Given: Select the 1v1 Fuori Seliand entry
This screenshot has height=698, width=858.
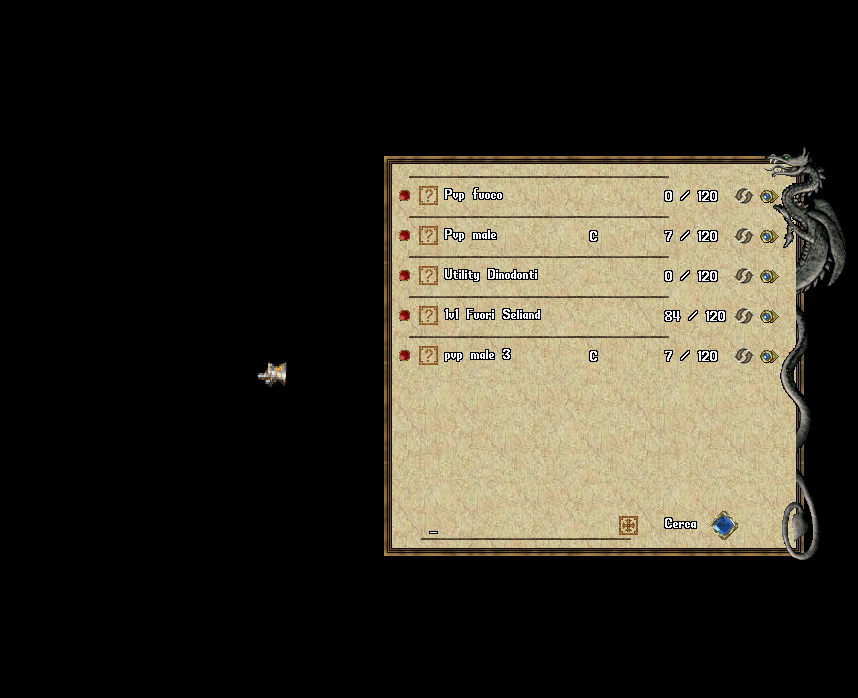Looking at the screenshot, I should click(492, 315).
